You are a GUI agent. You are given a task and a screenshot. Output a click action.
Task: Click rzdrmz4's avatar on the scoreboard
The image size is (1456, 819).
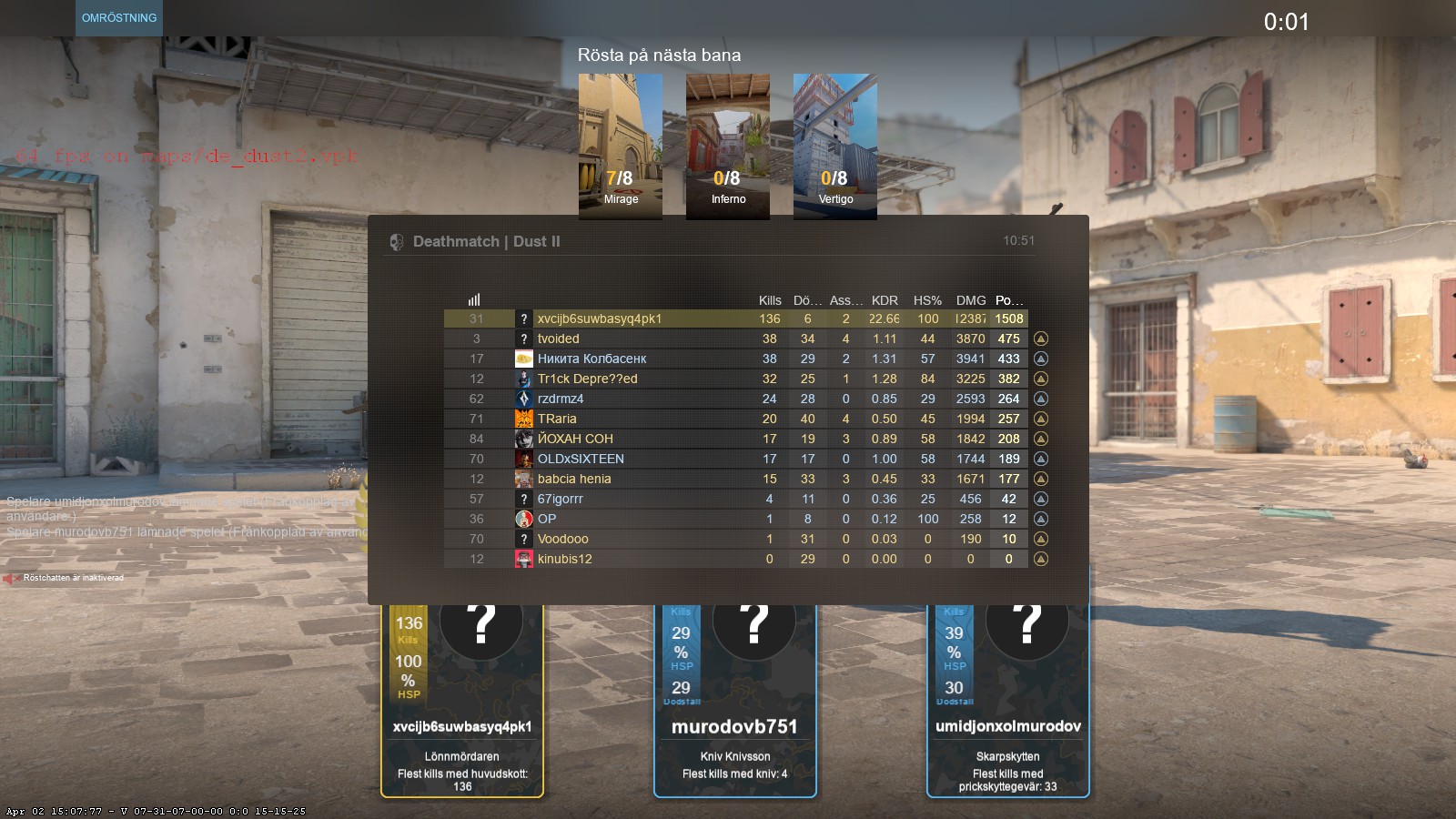tap(523, 399)
